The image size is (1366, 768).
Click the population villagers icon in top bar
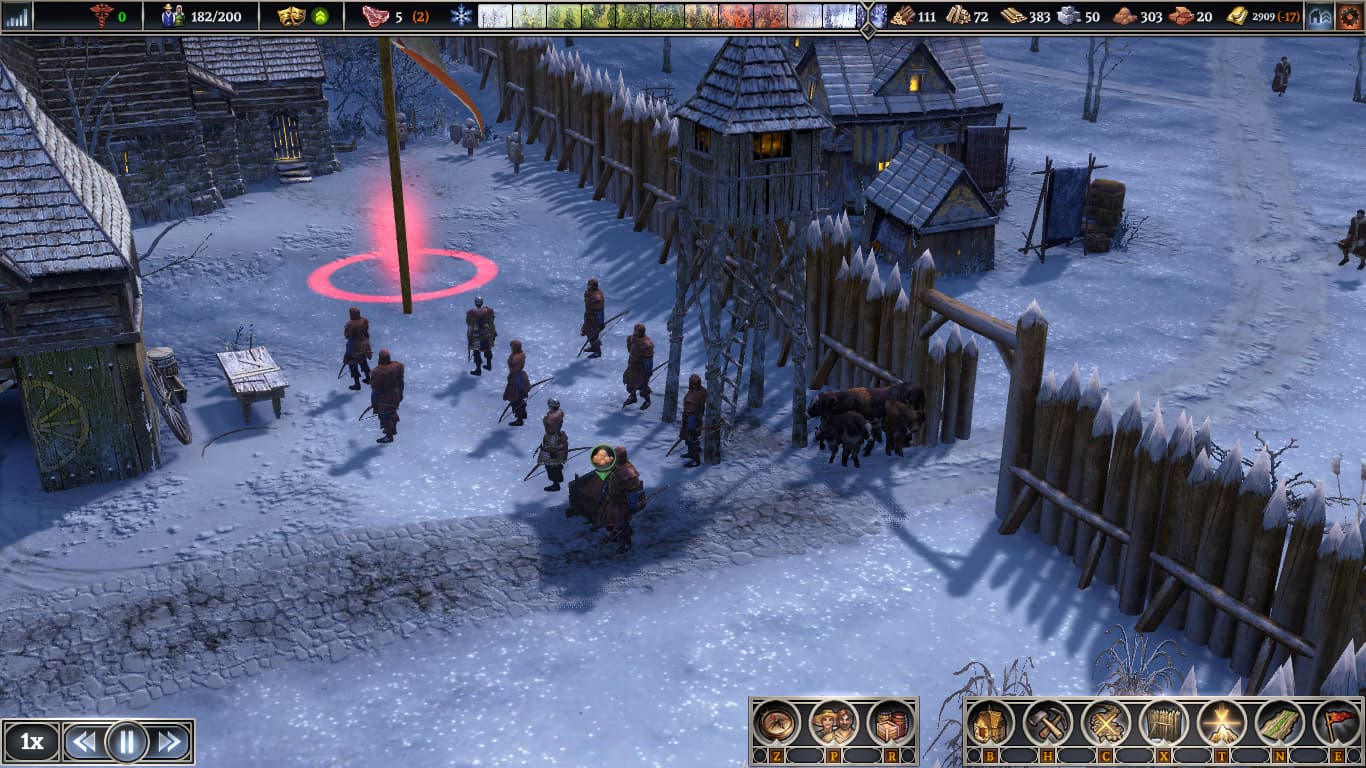(x=174, y=16)
